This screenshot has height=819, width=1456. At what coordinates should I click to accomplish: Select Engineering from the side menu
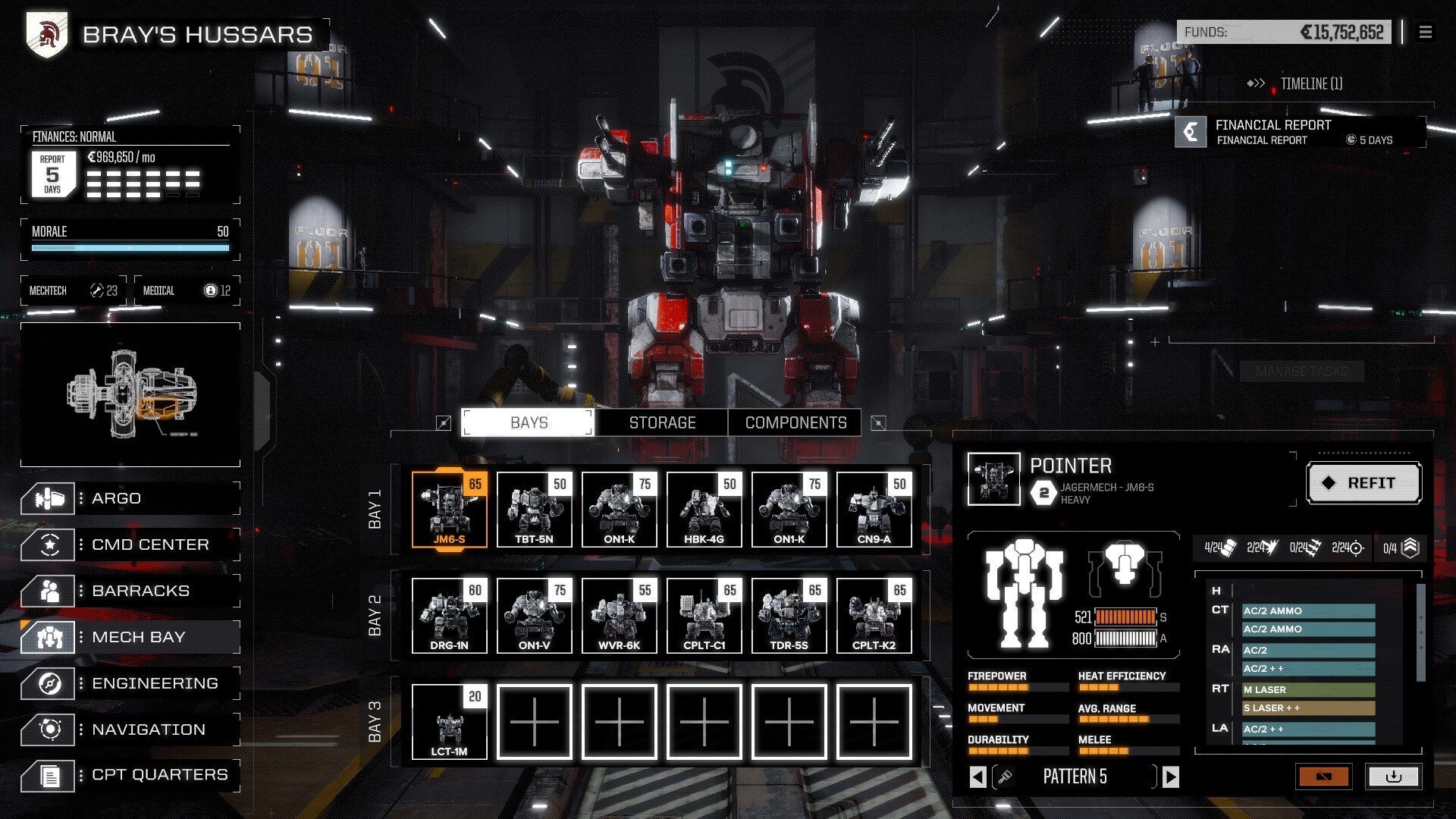pyautogui.click(x=130, y=683)
